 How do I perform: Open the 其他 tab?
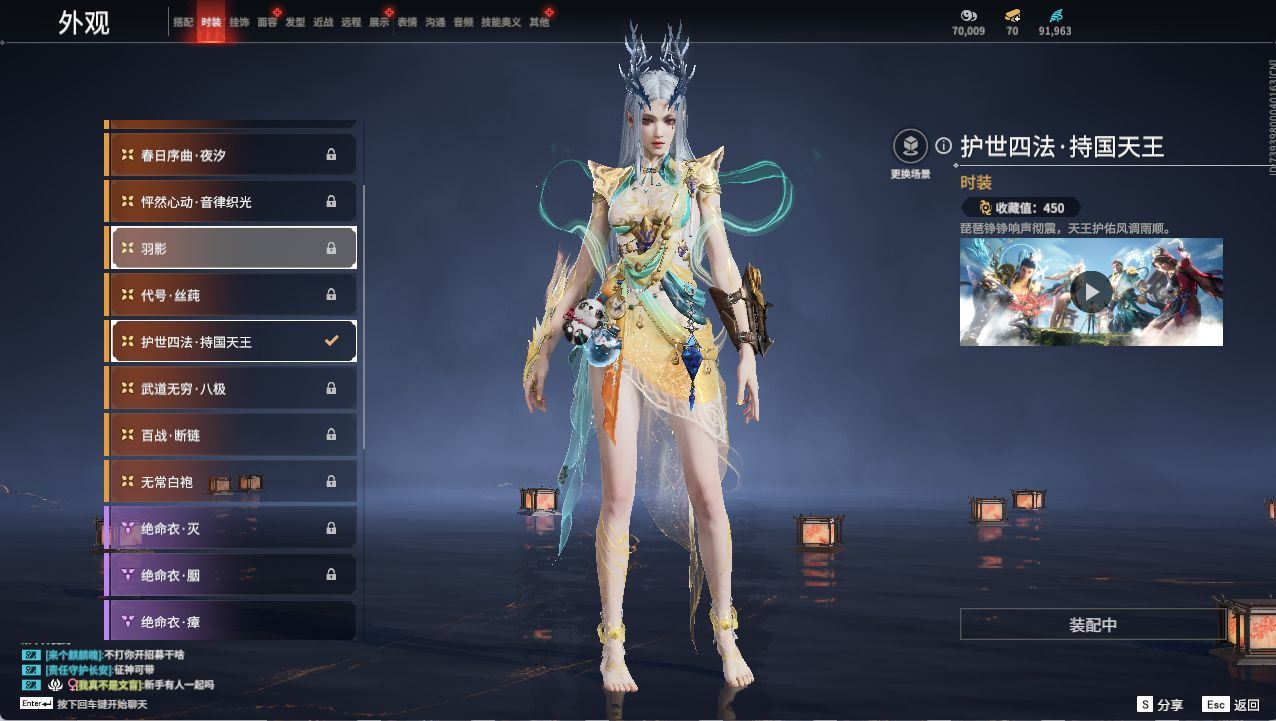tap(539, 22)
